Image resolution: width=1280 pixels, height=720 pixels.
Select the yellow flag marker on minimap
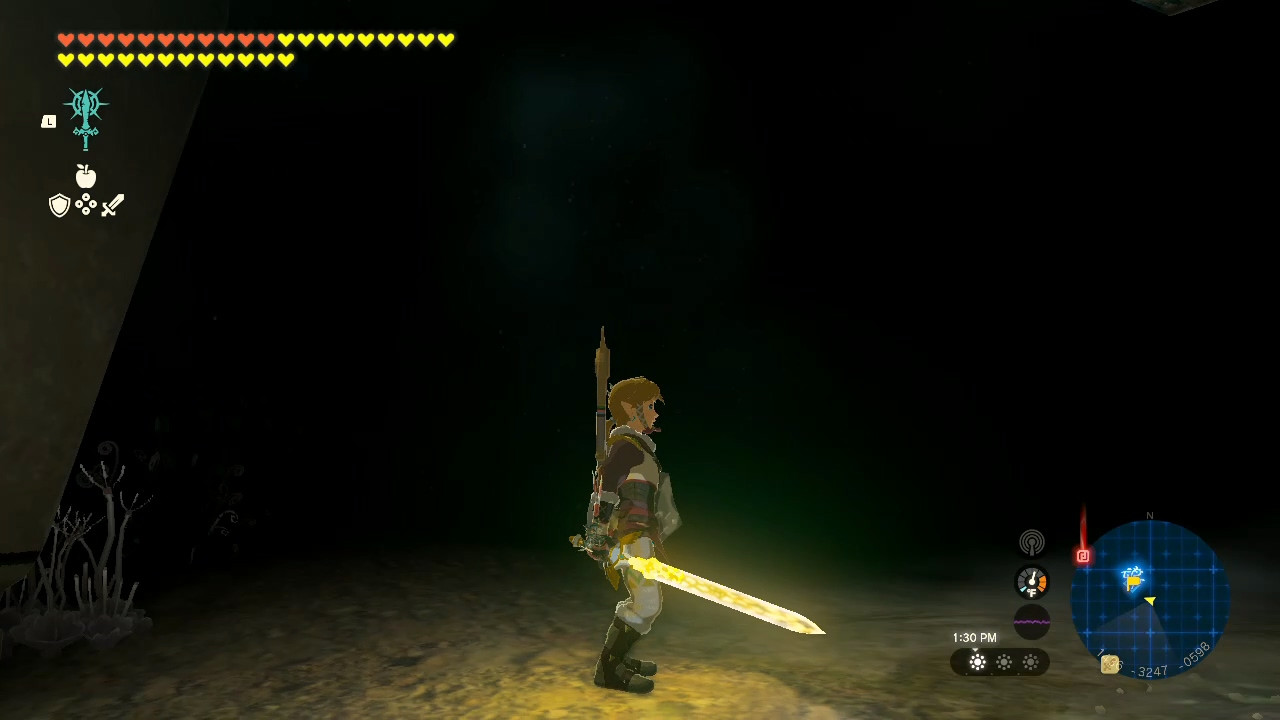(x=1134, y=581)
